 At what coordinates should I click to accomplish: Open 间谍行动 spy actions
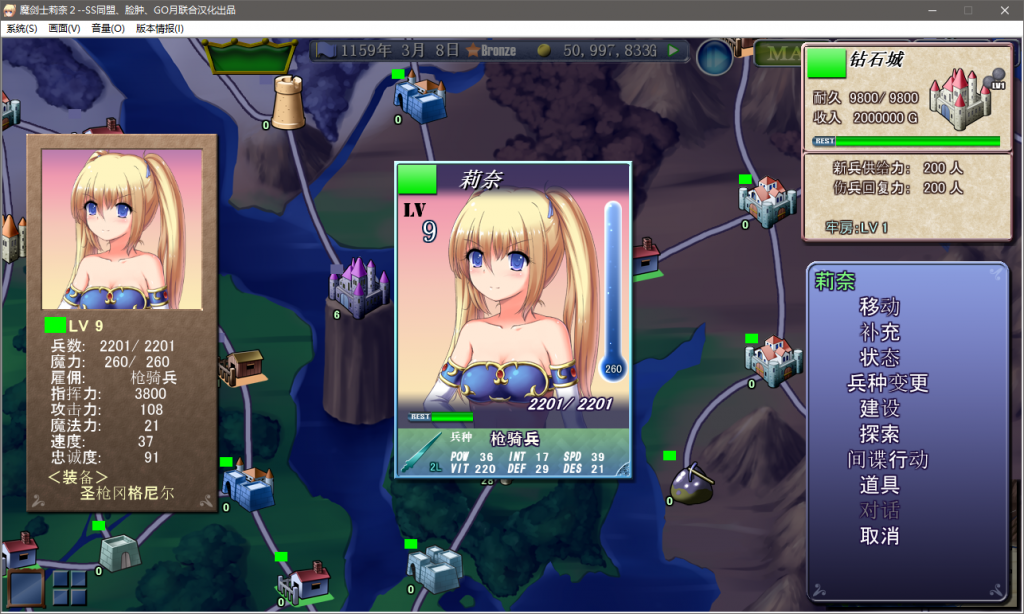coord(888,460)
